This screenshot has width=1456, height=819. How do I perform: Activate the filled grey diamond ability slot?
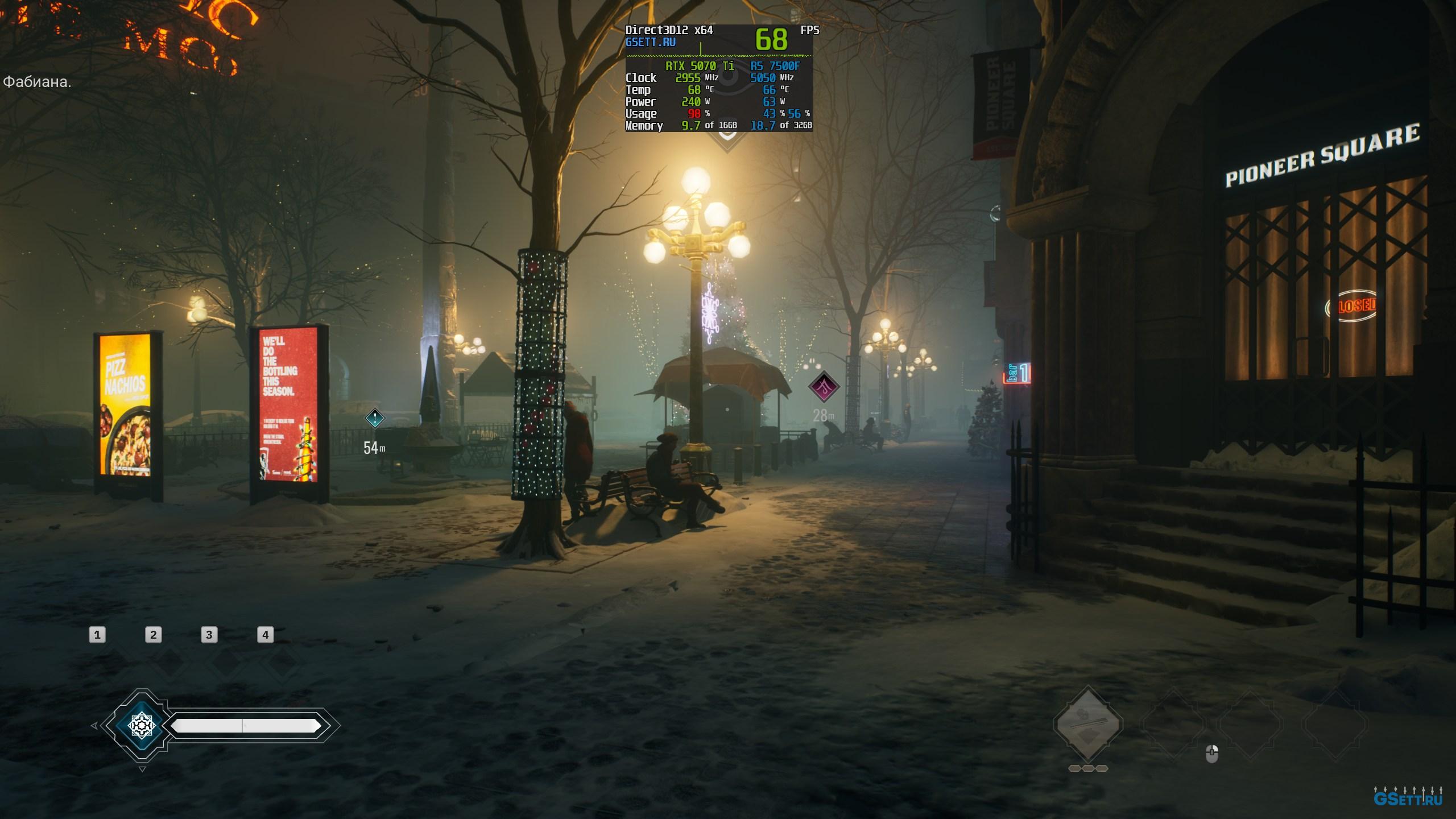point(1087,724)
